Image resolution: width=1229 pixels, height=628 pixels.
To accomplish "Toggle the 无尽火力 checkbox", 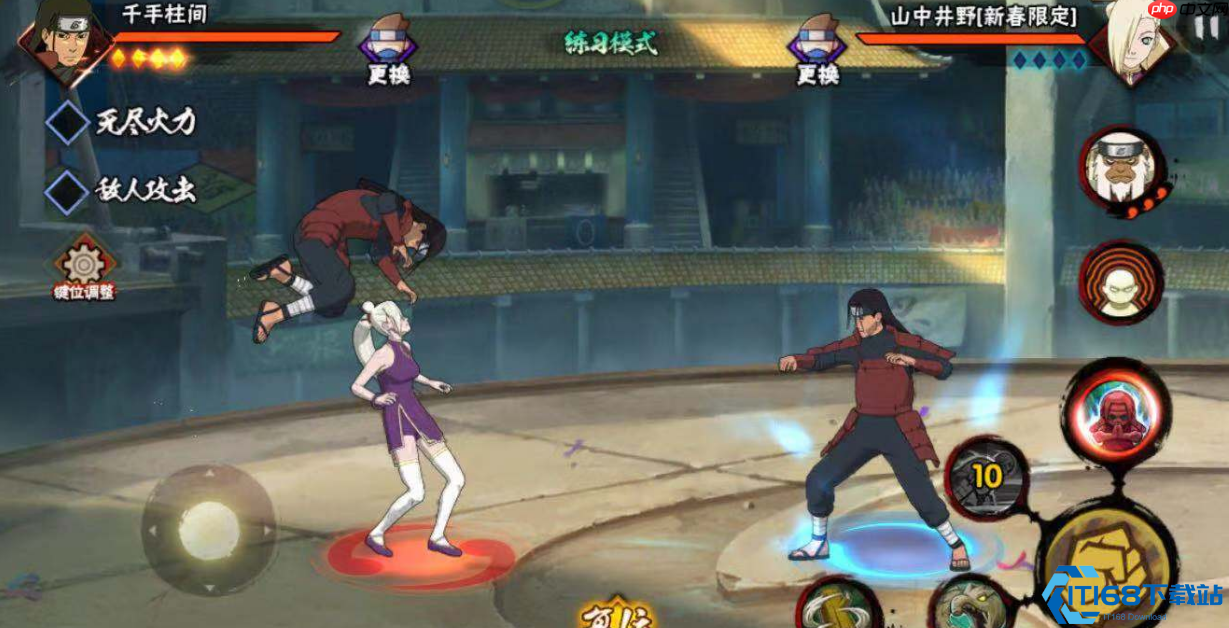I will [68, 122].
